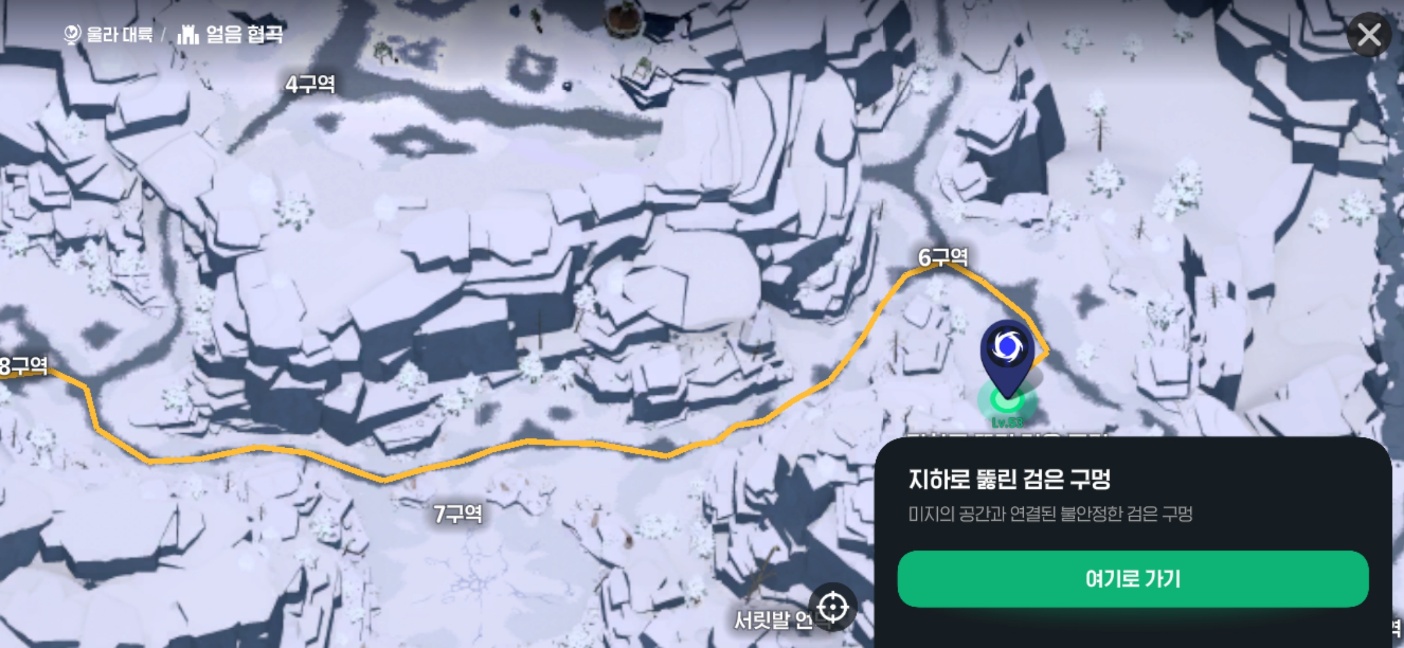Recenter map with the crosshair button
Viewport: 1404px width, 648px height.
pos(833,607)
